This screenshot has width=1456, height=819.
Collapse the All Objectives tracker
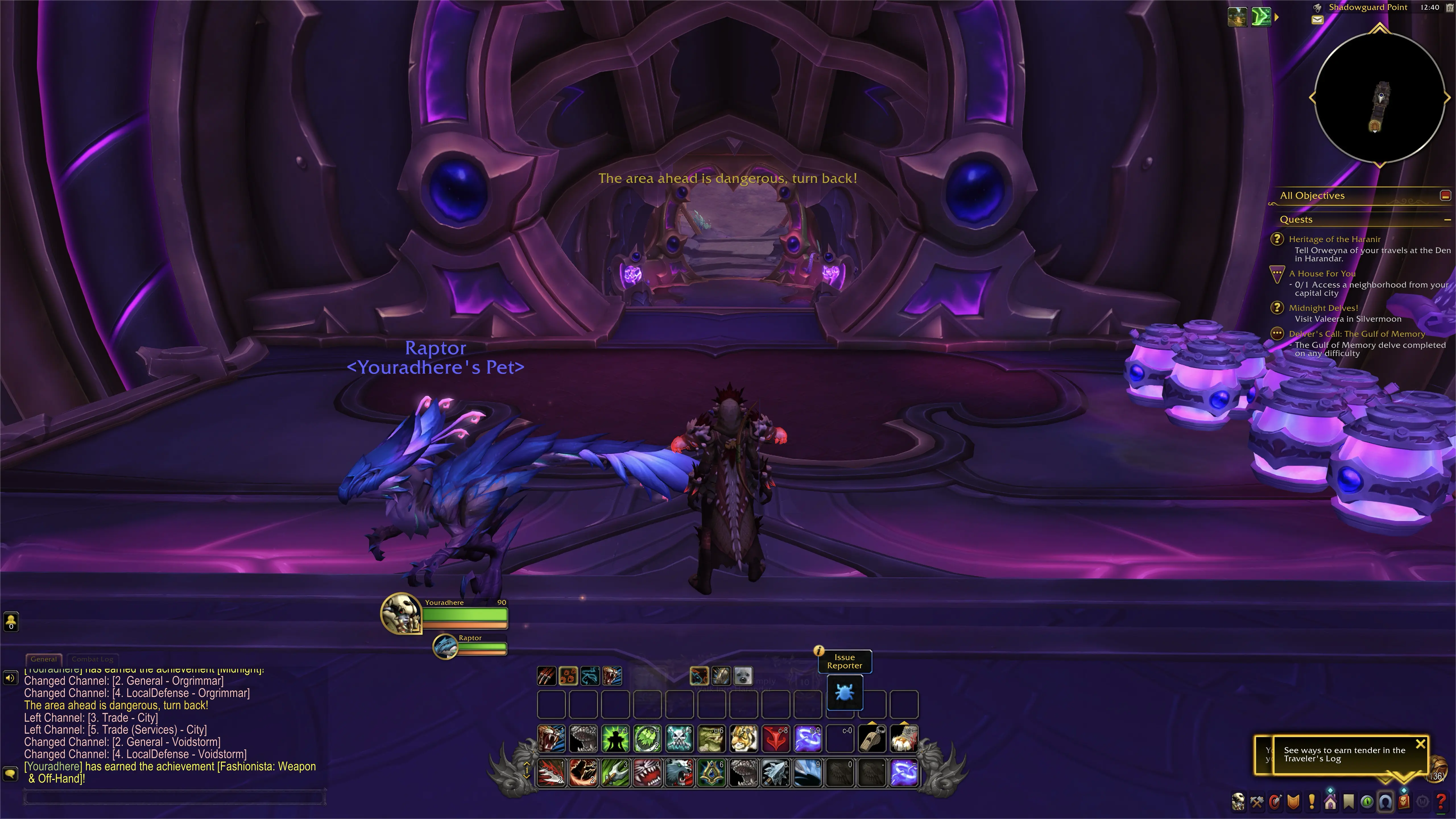pos(1445,196)
